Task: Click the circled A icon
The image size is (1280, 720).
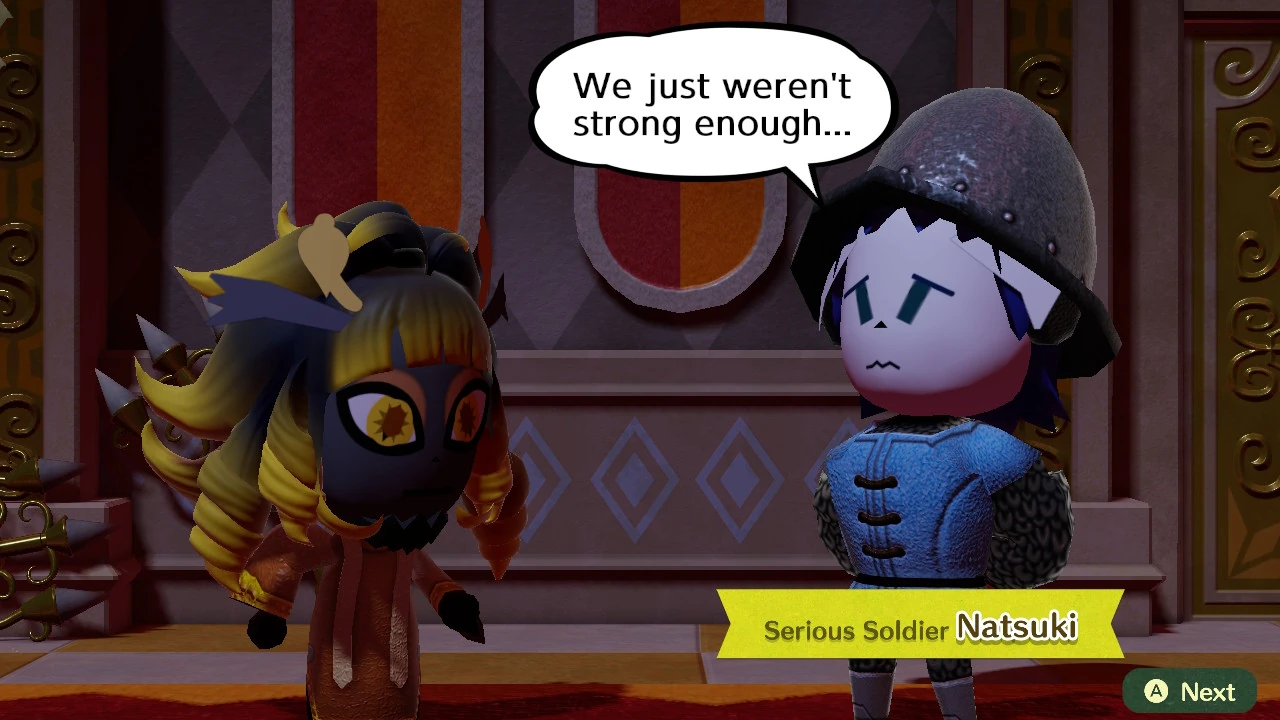Action: click(x=1156, y=691)
